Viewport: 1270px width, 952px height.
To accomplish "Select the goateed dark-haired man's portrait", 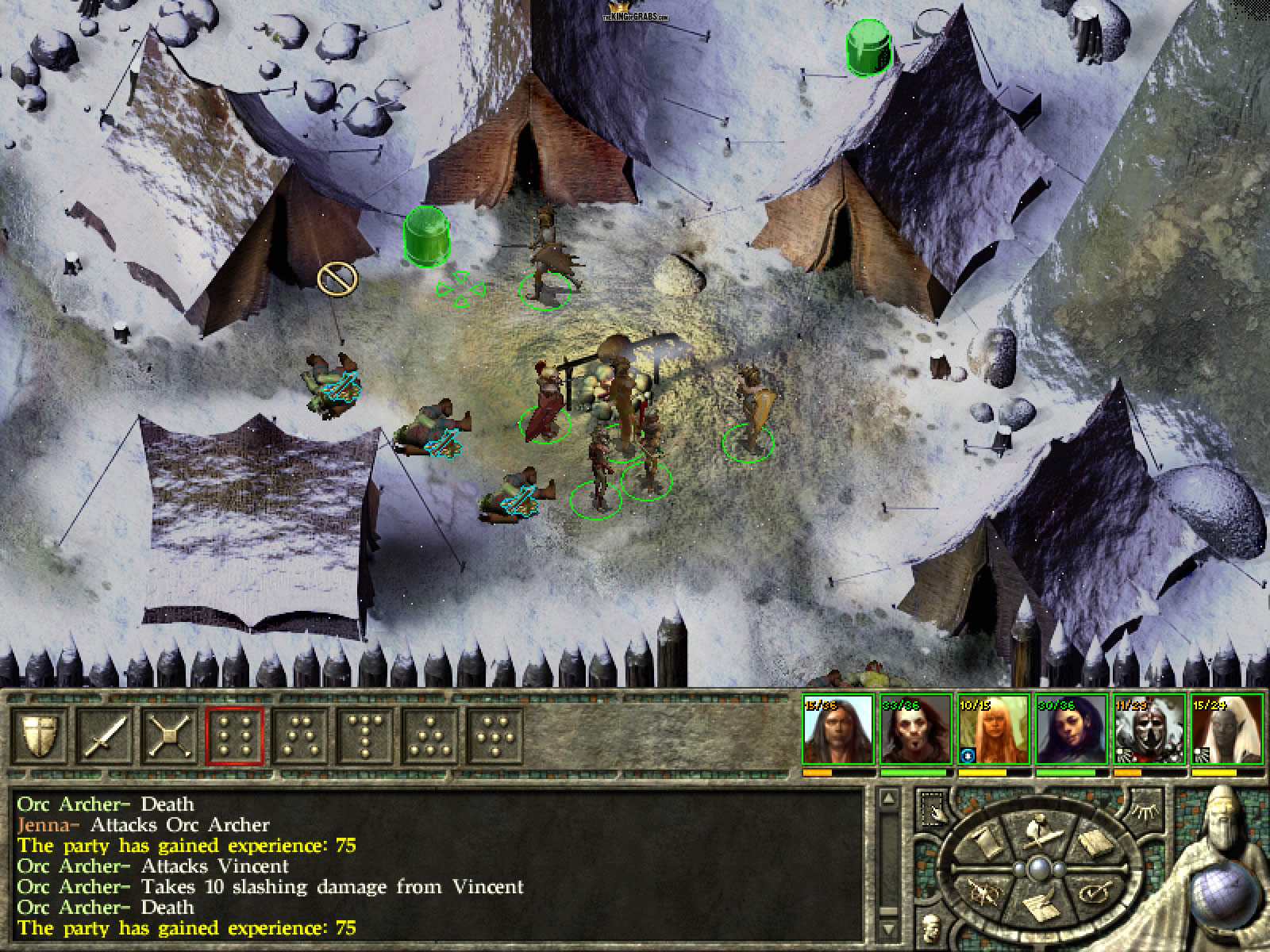I will pos(915,730).
